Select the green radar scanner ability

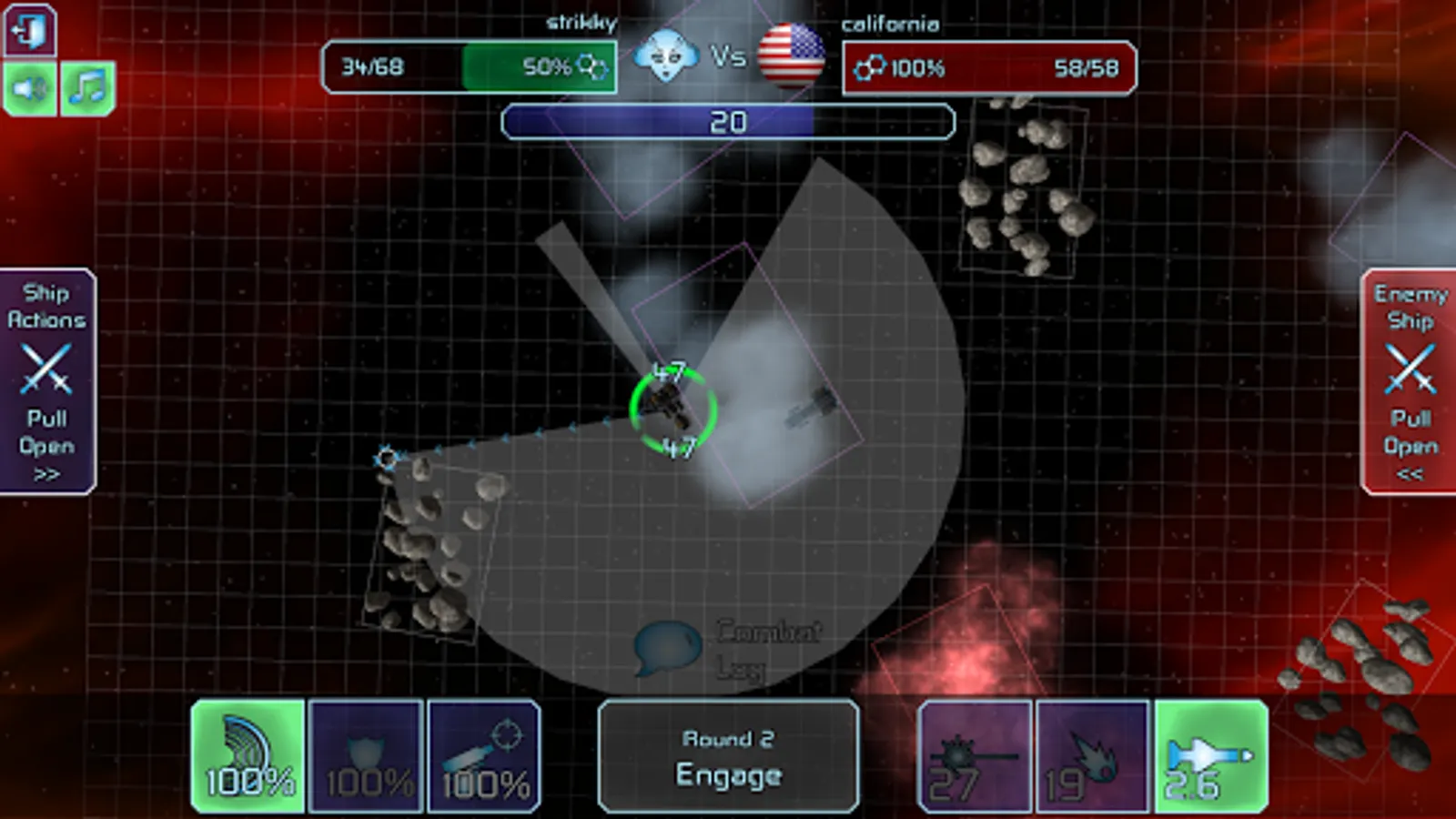tap(248, 756)
